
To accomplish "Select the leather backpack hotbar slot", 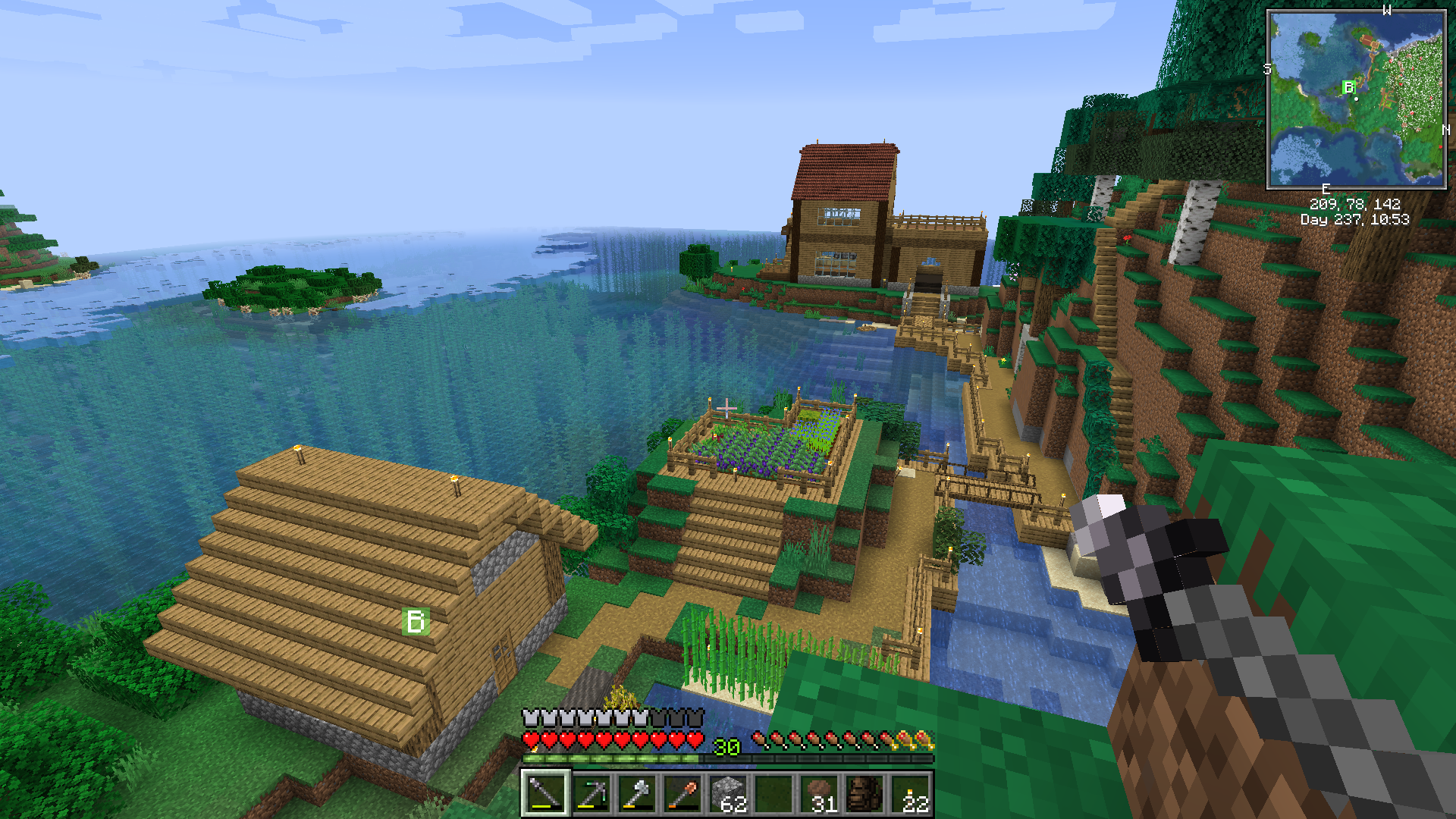I will (865, 794).
